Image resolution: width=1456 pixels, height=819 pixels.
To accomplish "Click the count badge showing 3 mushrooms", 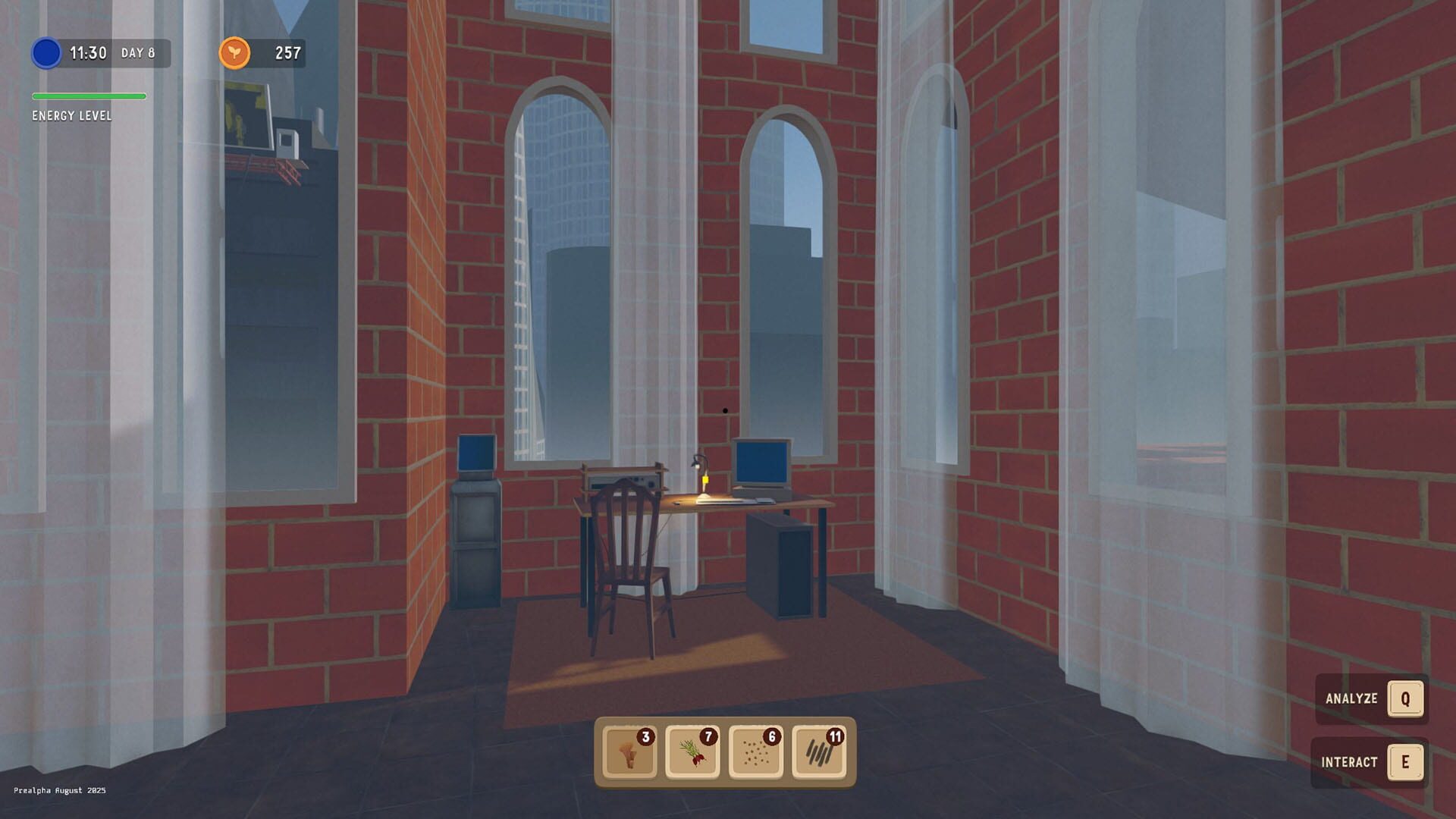I will click(644, 736).
